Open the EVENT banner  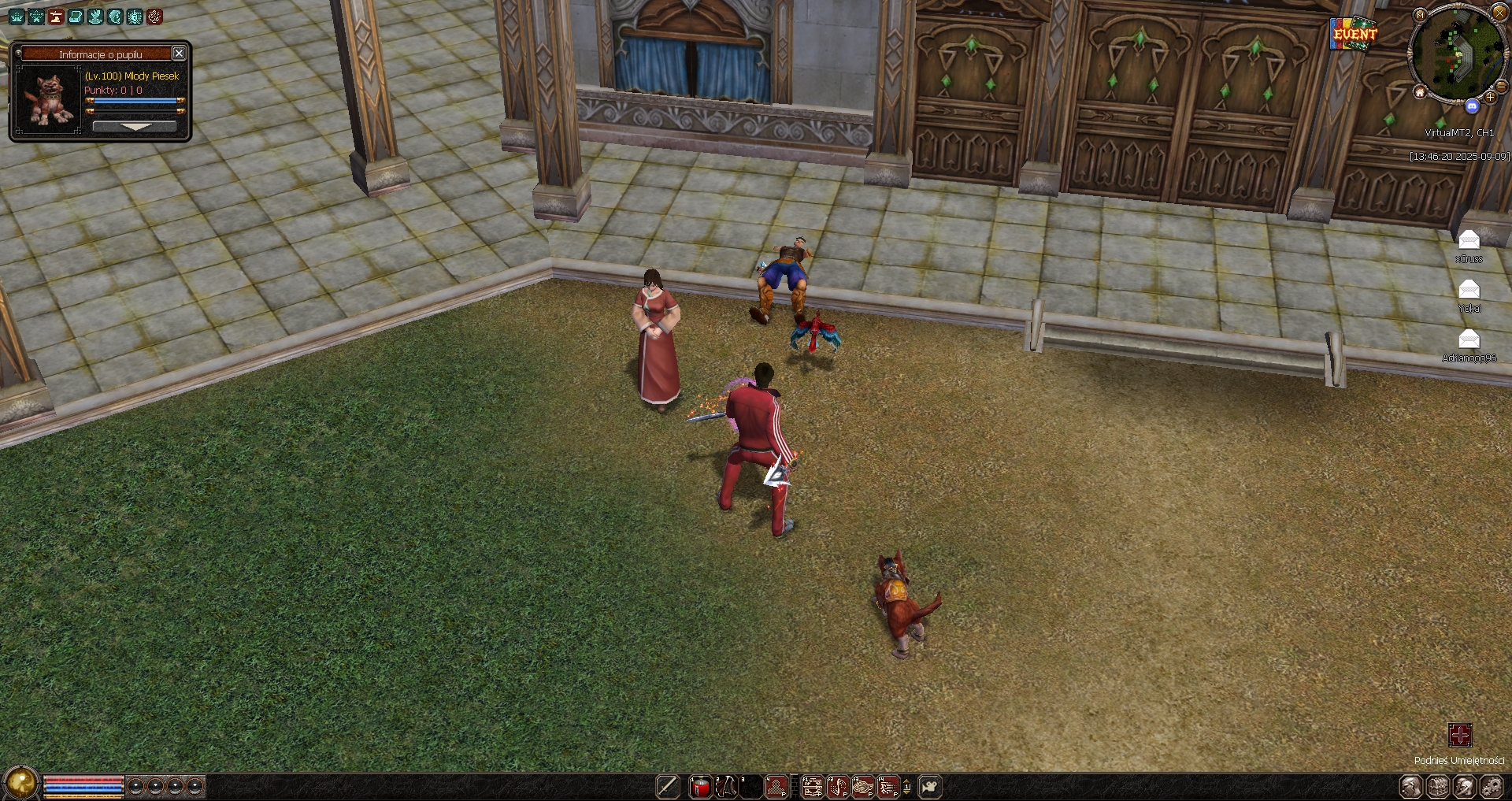point(1354,34)
